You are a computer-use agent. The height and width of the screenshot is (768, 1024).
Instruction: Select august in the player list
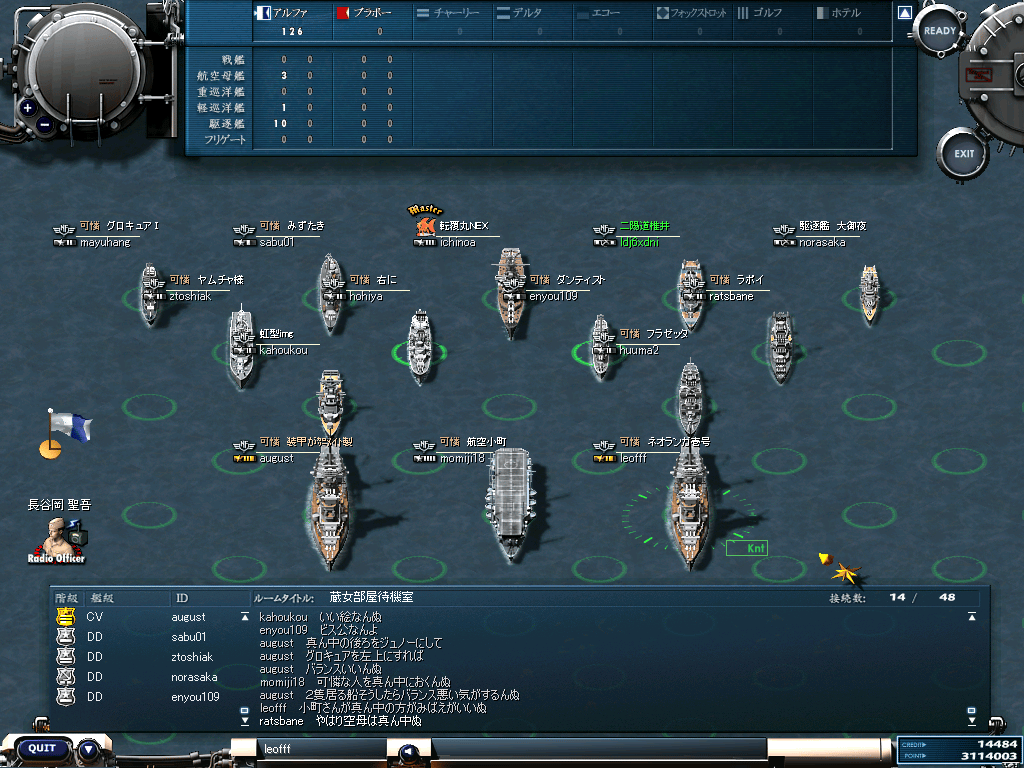click(188, 617)
